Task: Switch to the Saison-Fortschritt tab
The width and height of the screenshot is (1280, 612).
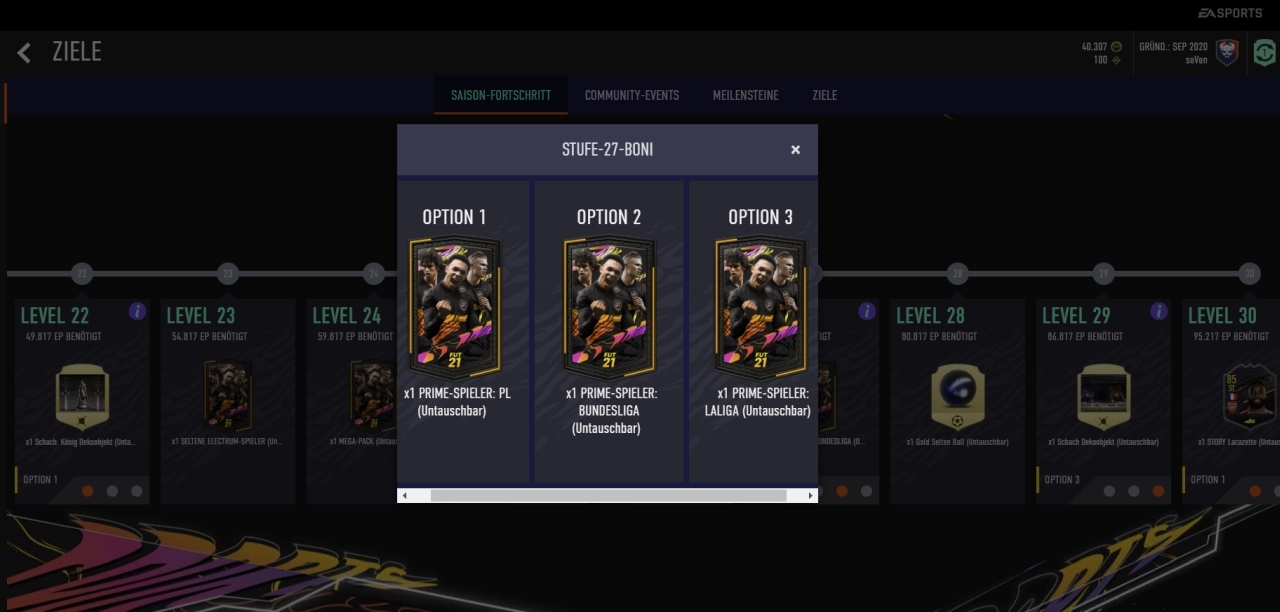Action: tap(500, 95)
